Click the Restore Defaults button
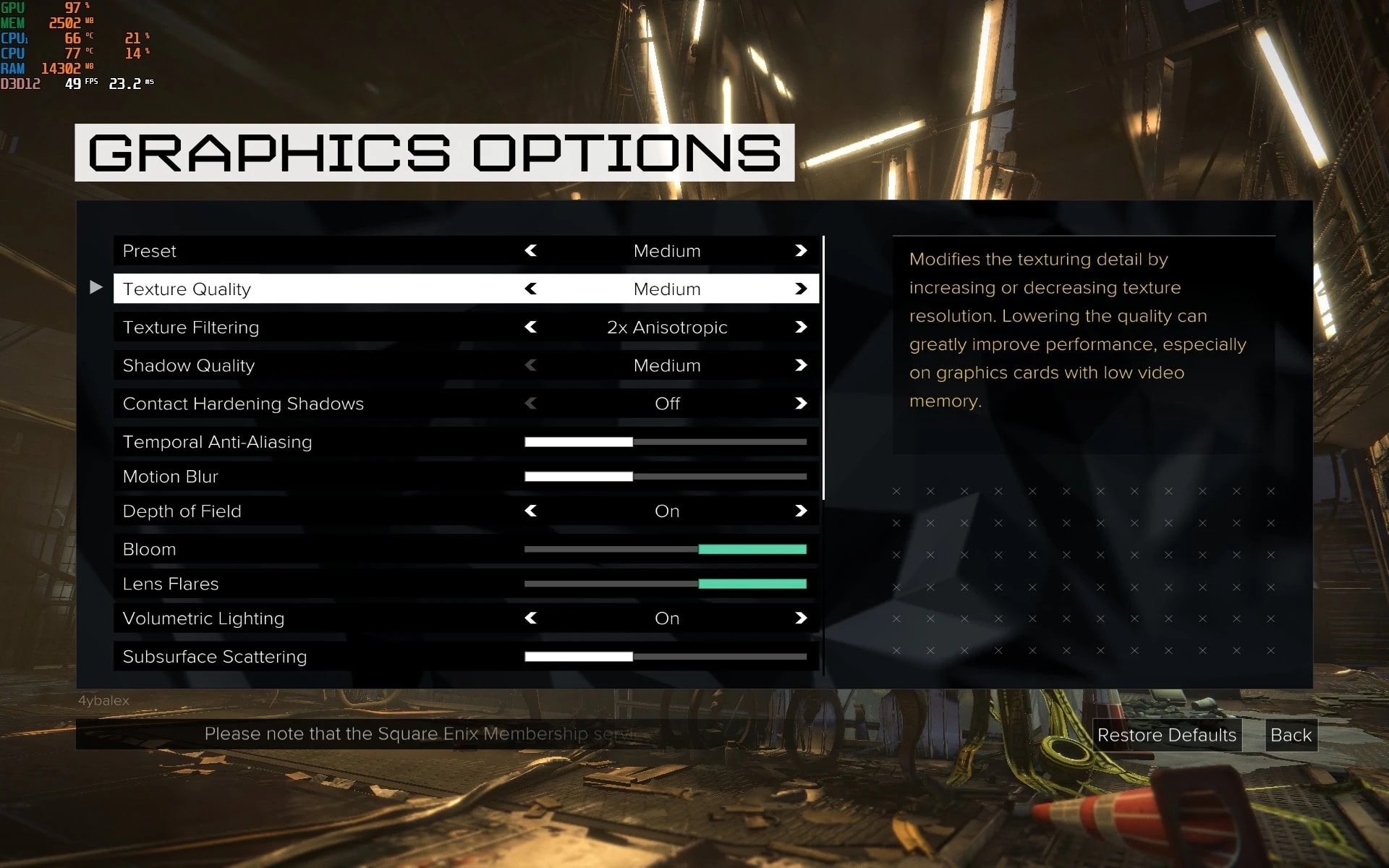Screen dimensions: 1389x868 (1166, 735)
